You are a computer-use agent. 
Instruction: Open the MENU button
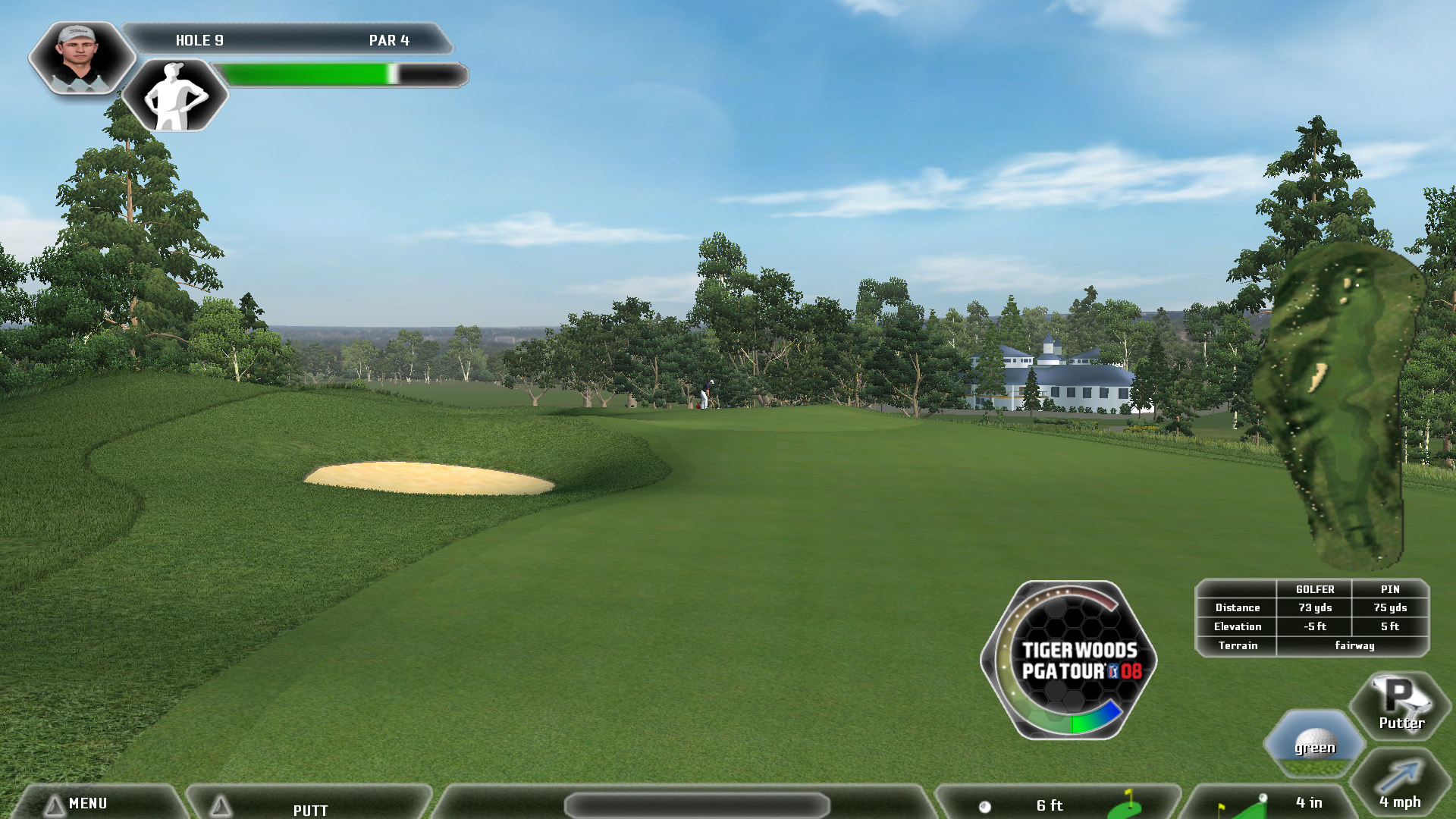87,804
